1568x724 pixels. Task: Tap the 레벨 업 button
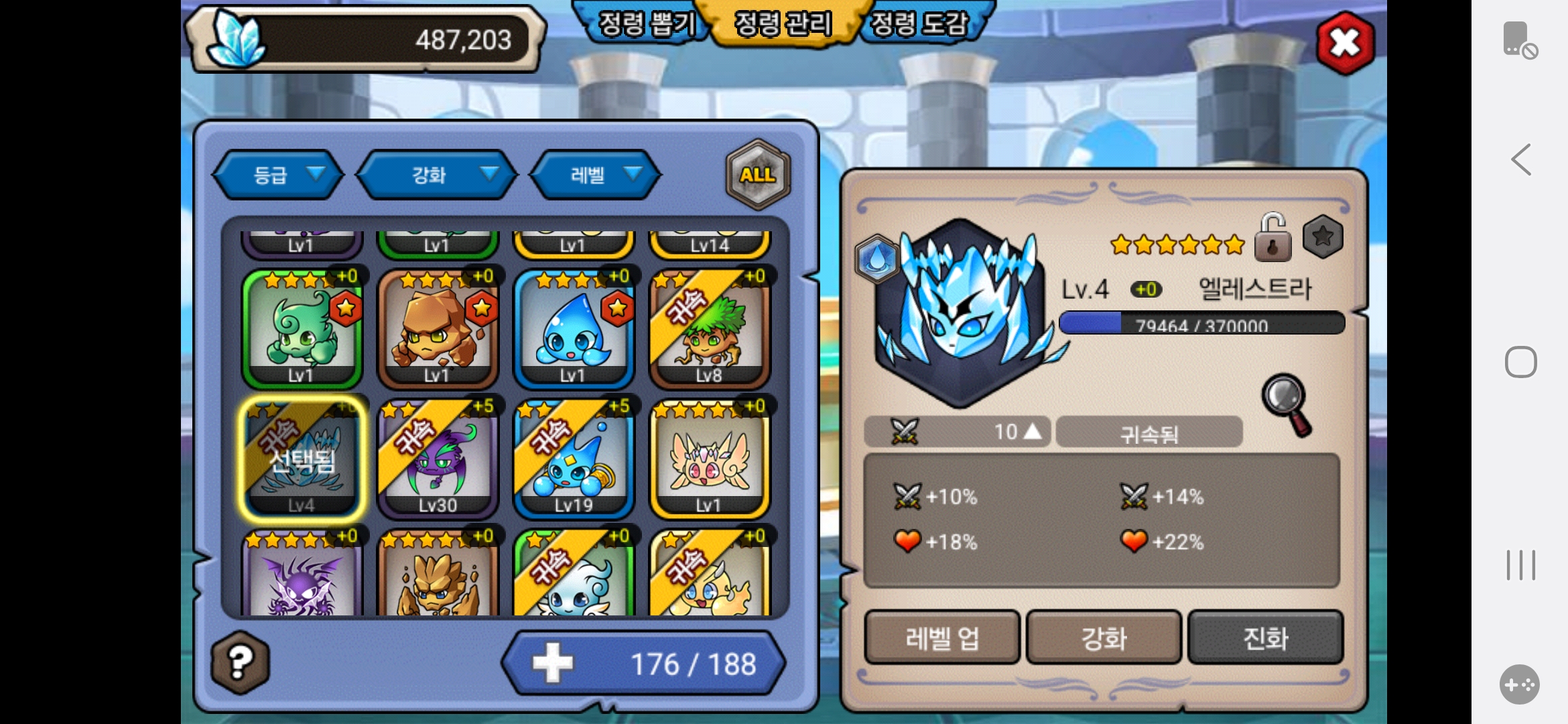[x=941, y=638]
